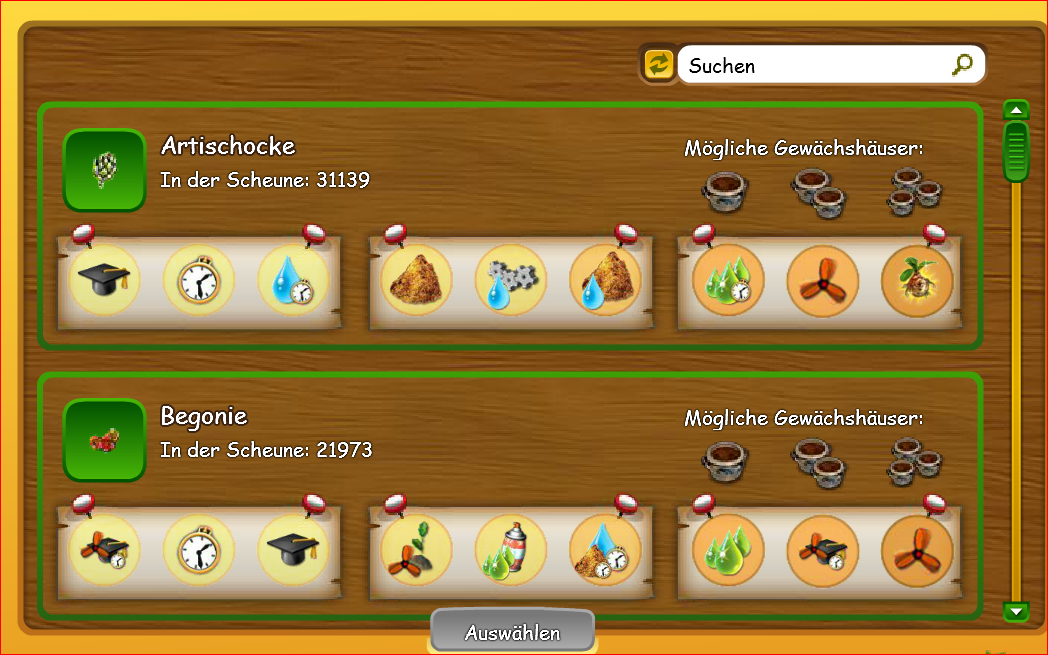Click the yellow refresh arrows button
Screen dimensions: 1048x655
click(x=658, y=65)
